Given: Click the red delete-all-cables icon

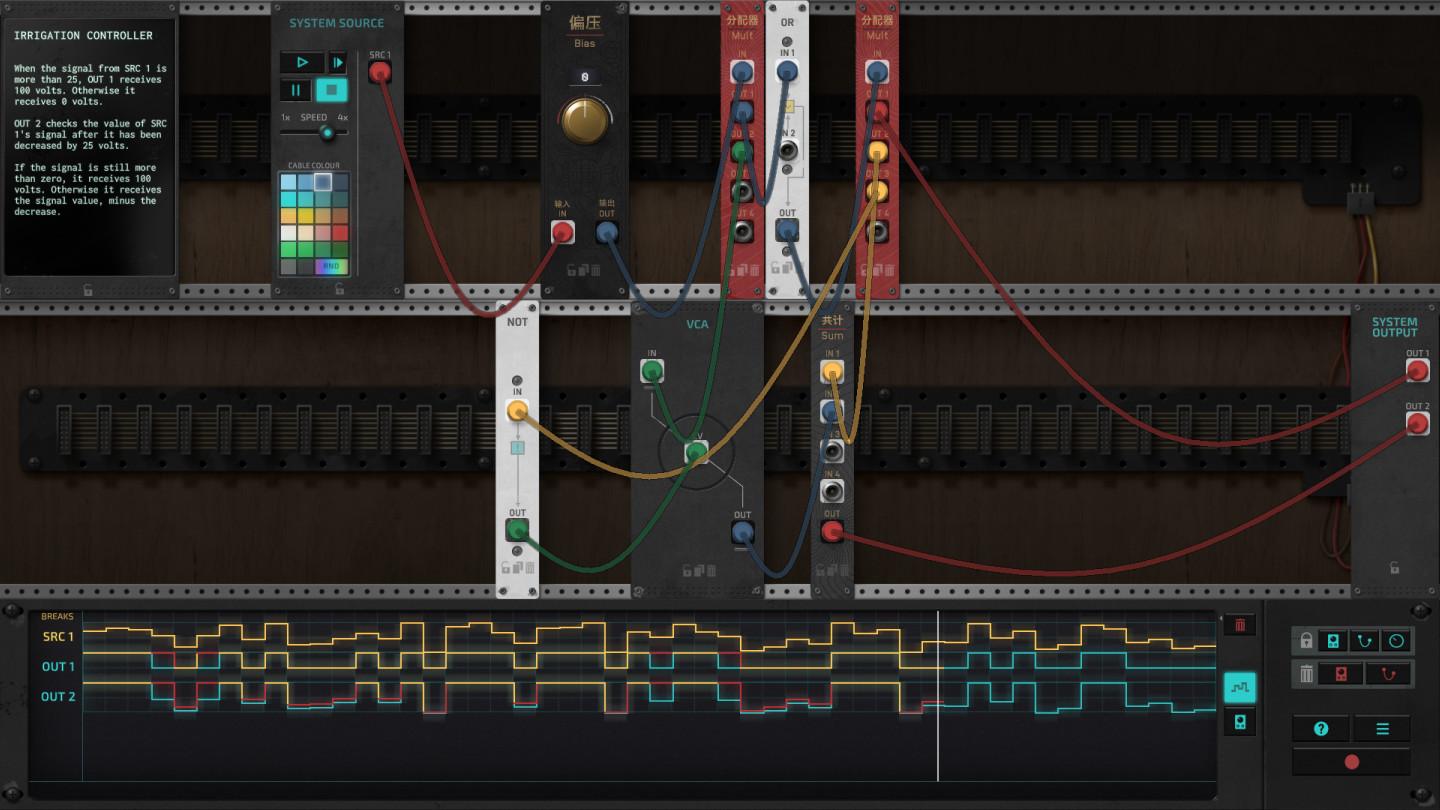Looking at the screenshot, I should 1388,673.
